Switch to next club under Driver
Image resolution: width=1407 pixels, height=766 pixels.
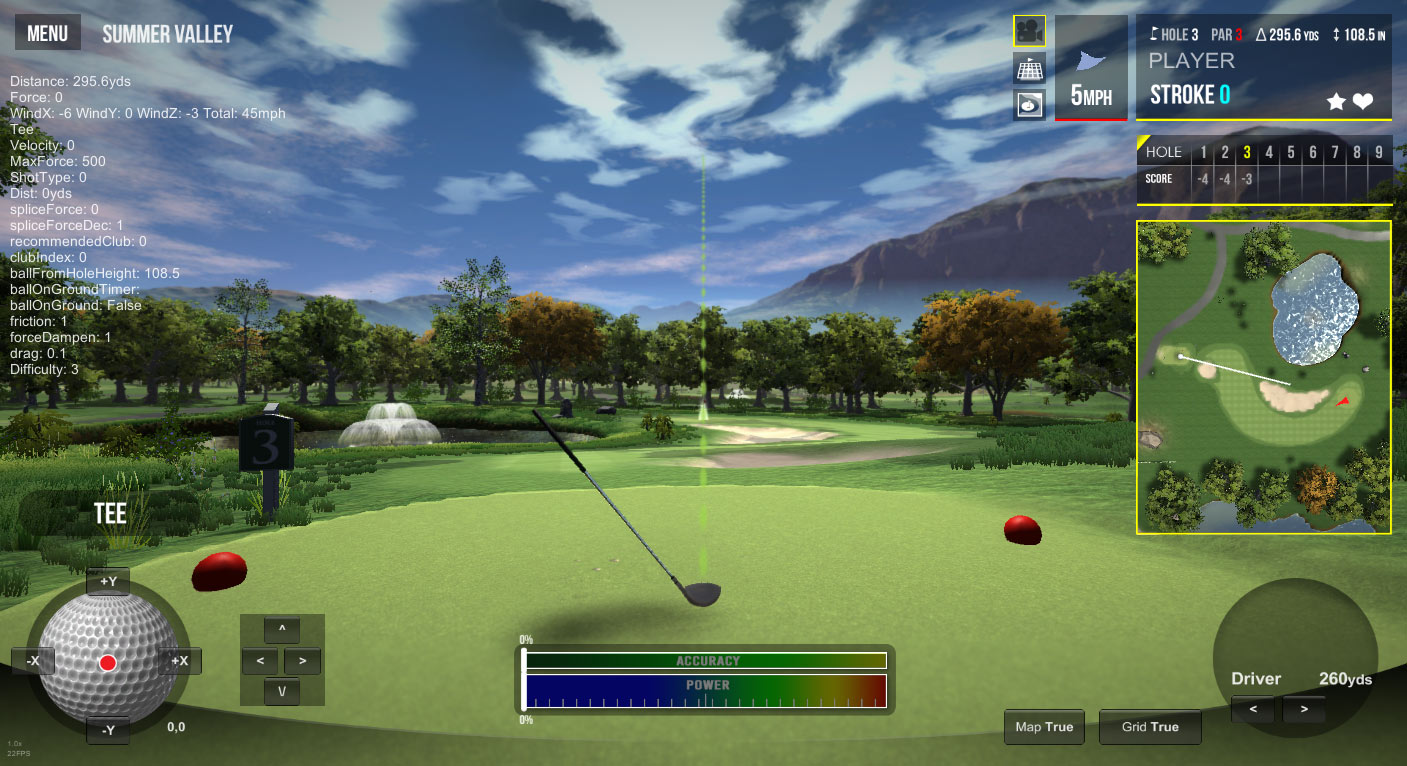(1303, 710)
